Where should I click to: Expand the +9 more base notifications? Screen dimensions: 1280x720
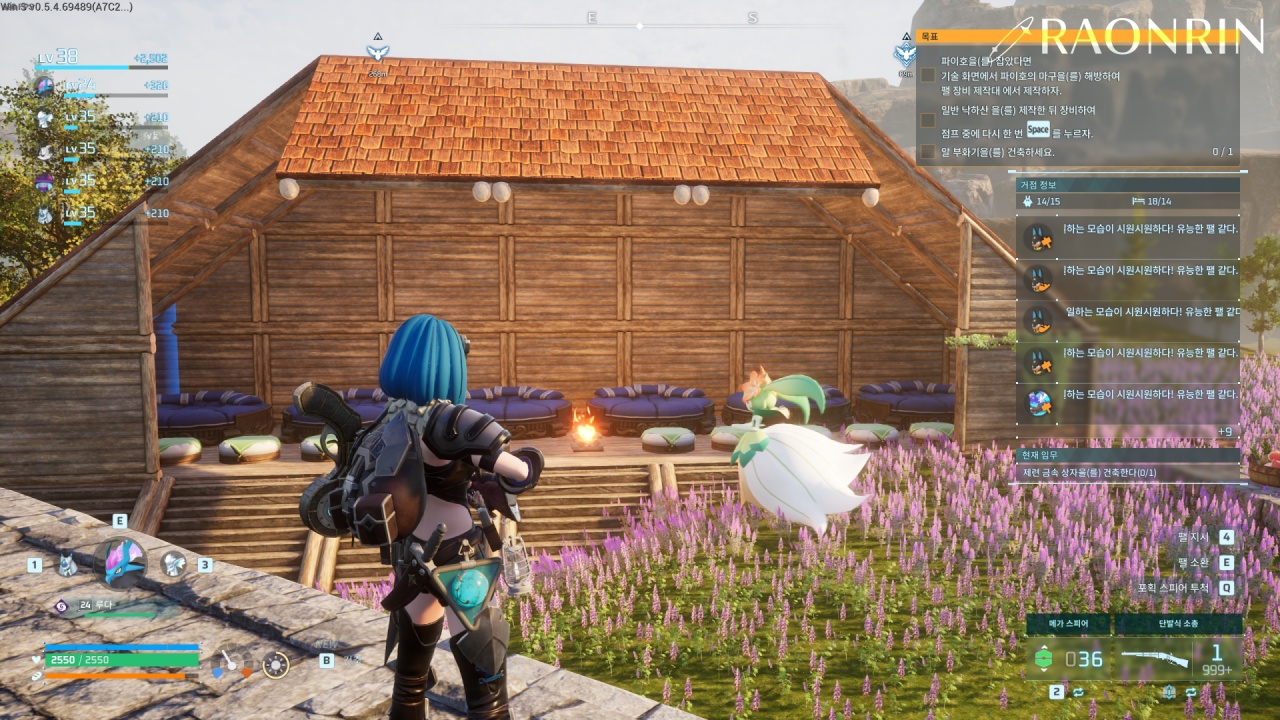click(x=1224, y=431)
